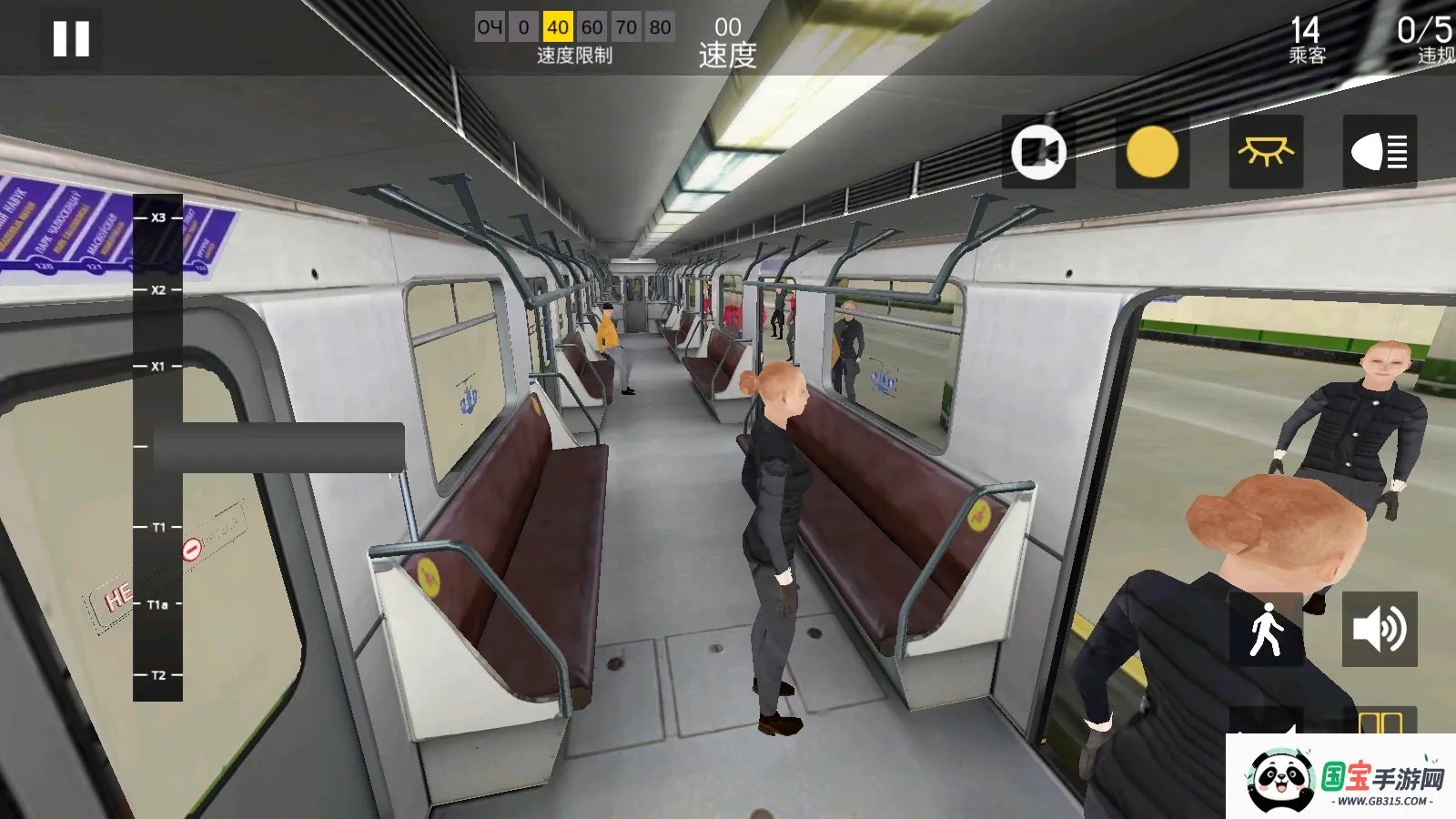Set the throttle lever to X3
Screen dimensions: 1456x819
[158, 218]
